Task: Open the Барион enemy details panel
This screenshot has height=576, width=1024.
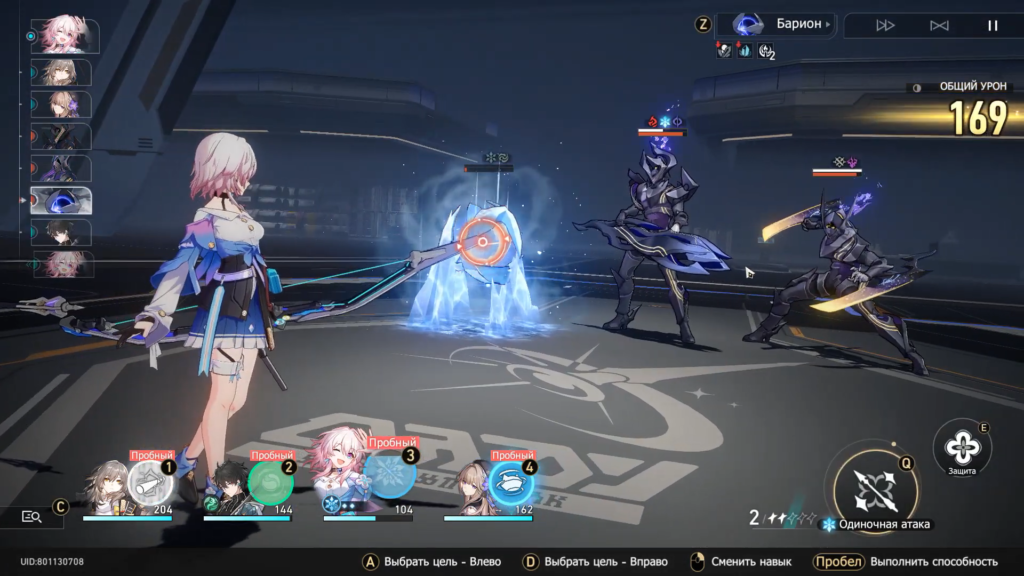Action: click(x=783, y=25)
